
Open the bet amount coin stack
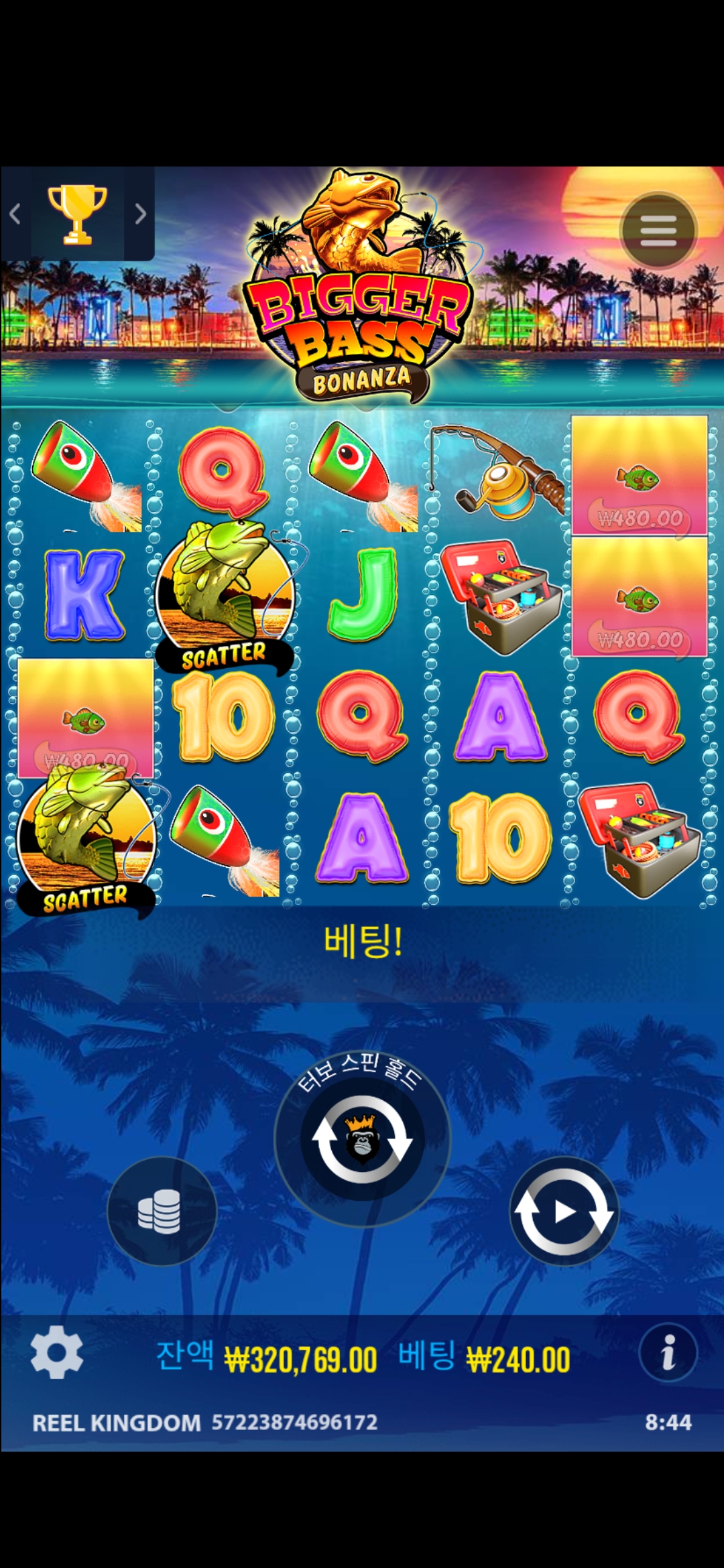(162, 1211)
